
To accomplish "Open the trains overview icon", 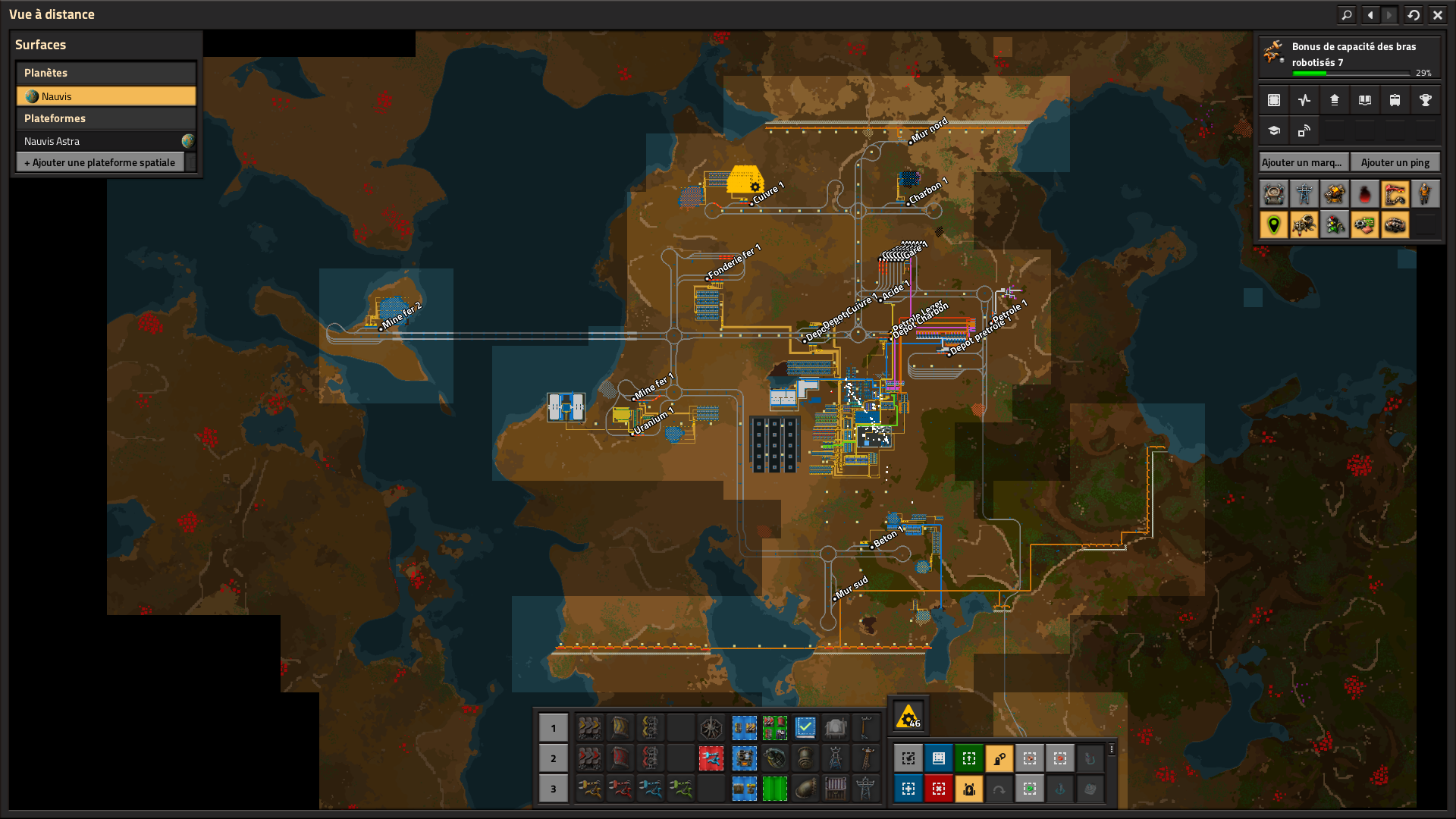I will click(1395, 100).
